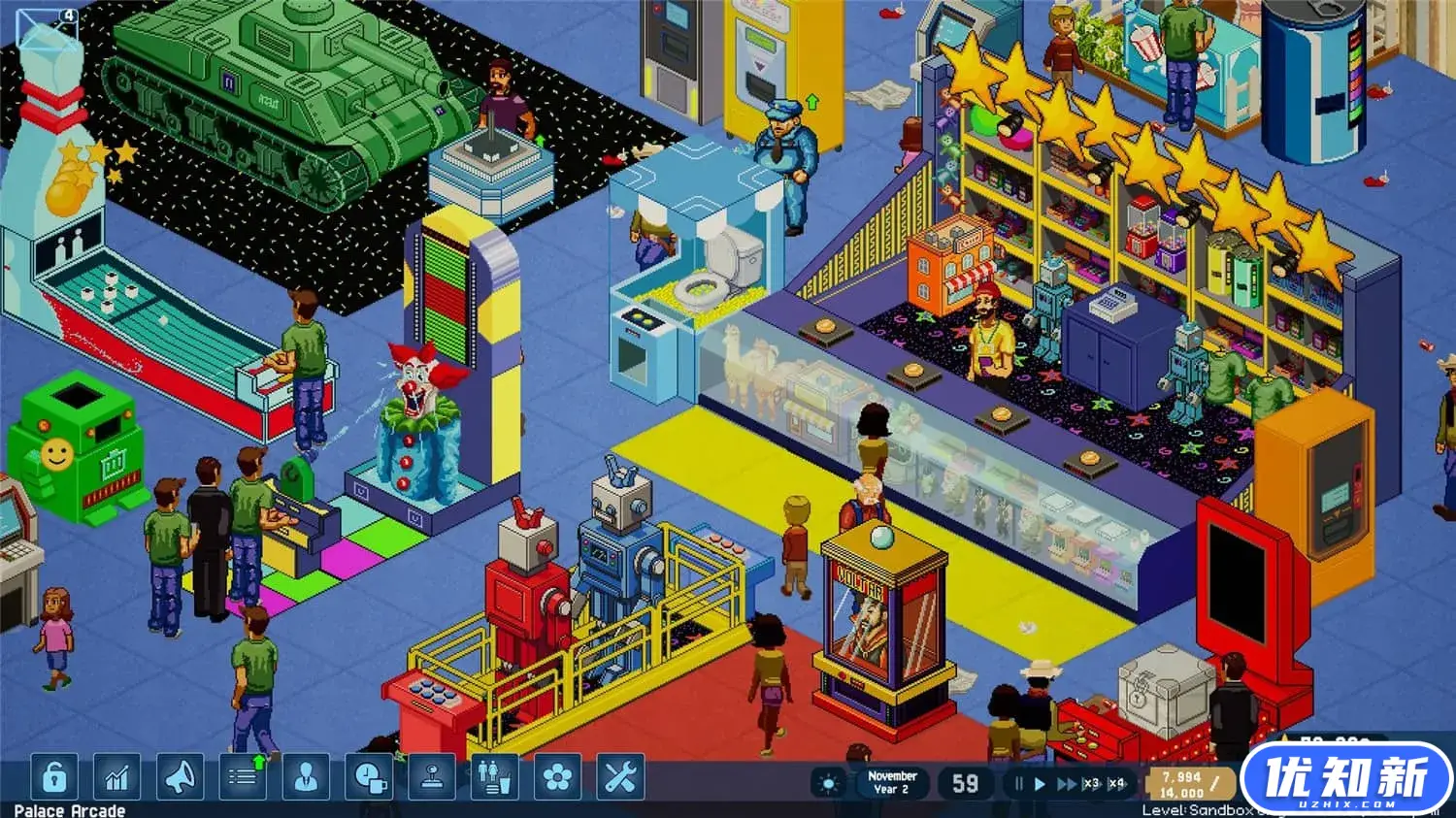Open the staff management panel
The width and height of the screenshot is (1456, 818).
[304, 776]
